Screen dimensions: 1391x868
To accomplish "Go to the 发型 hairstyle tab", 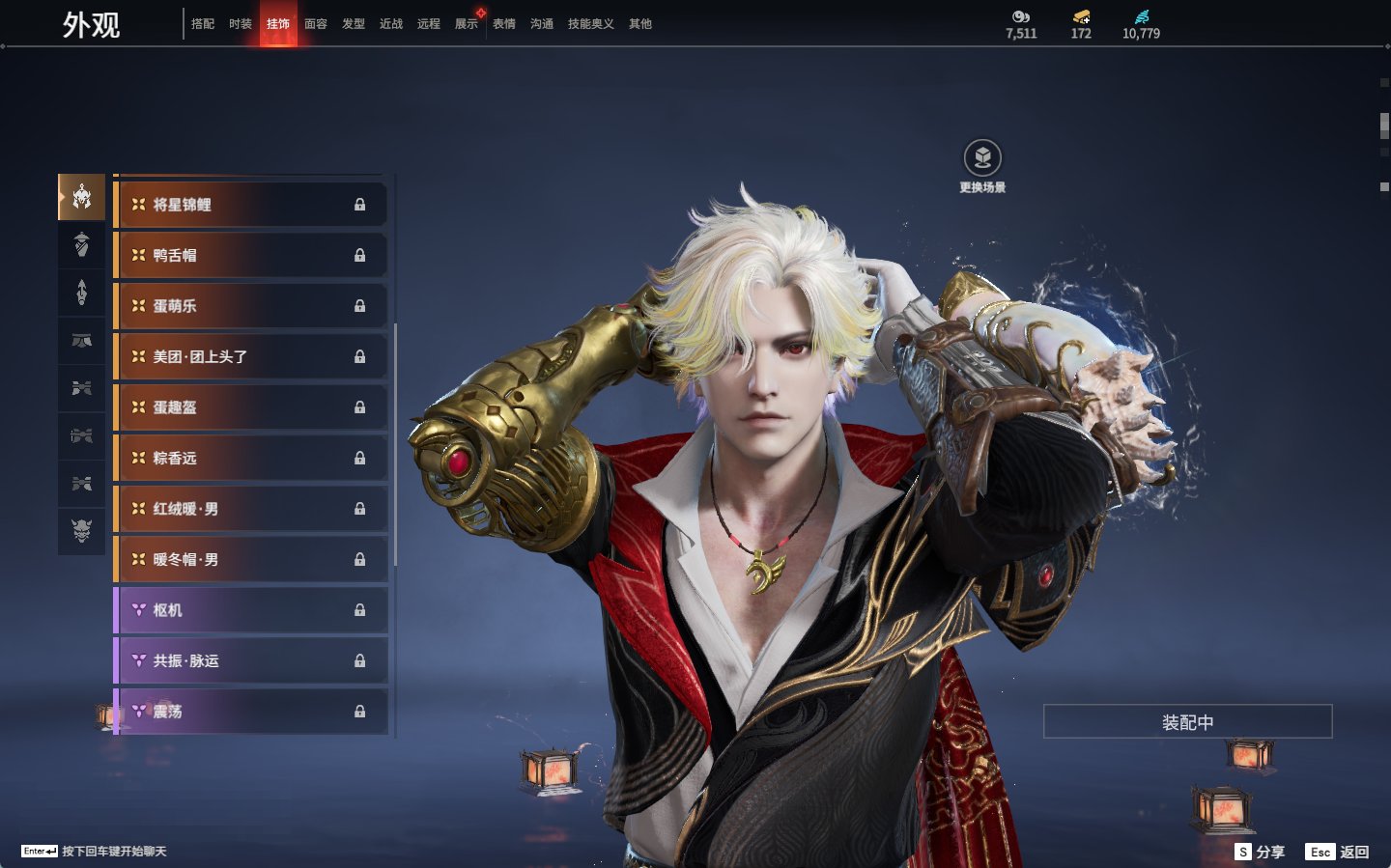I will [x=354, y=24].
